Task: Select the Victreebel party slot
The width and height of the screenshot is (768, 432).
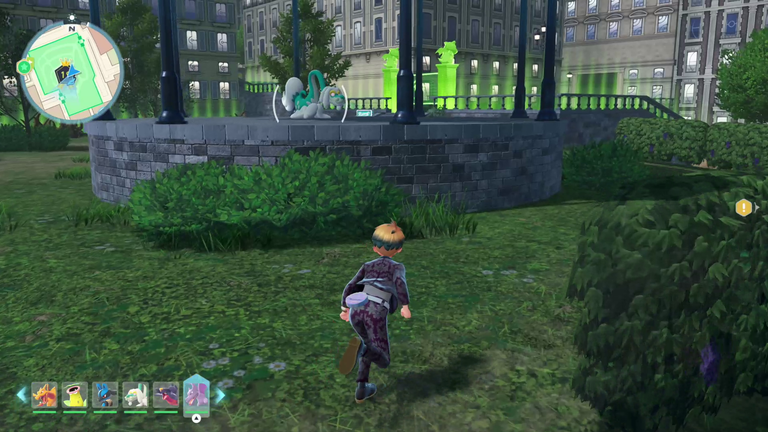Action: pos(75,395)
